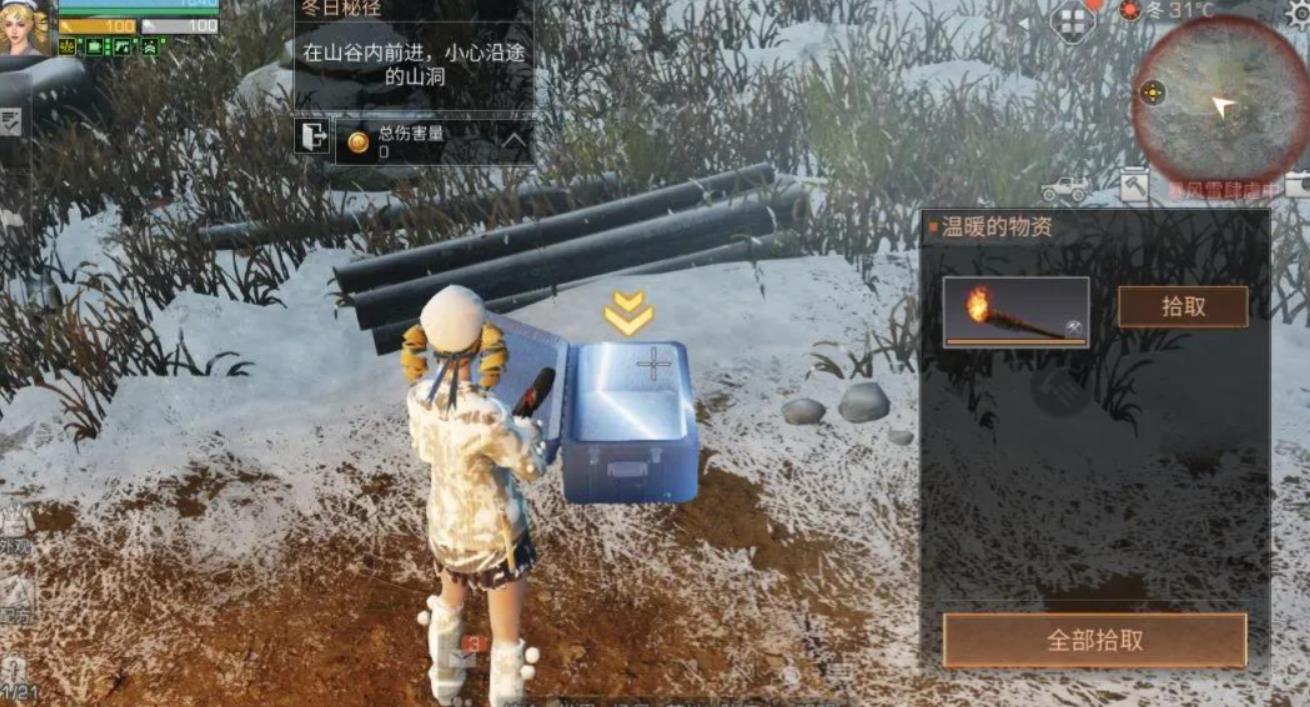1310x707 pixels.
Task: Open the hammer build icon
Action: [1135, 185]
